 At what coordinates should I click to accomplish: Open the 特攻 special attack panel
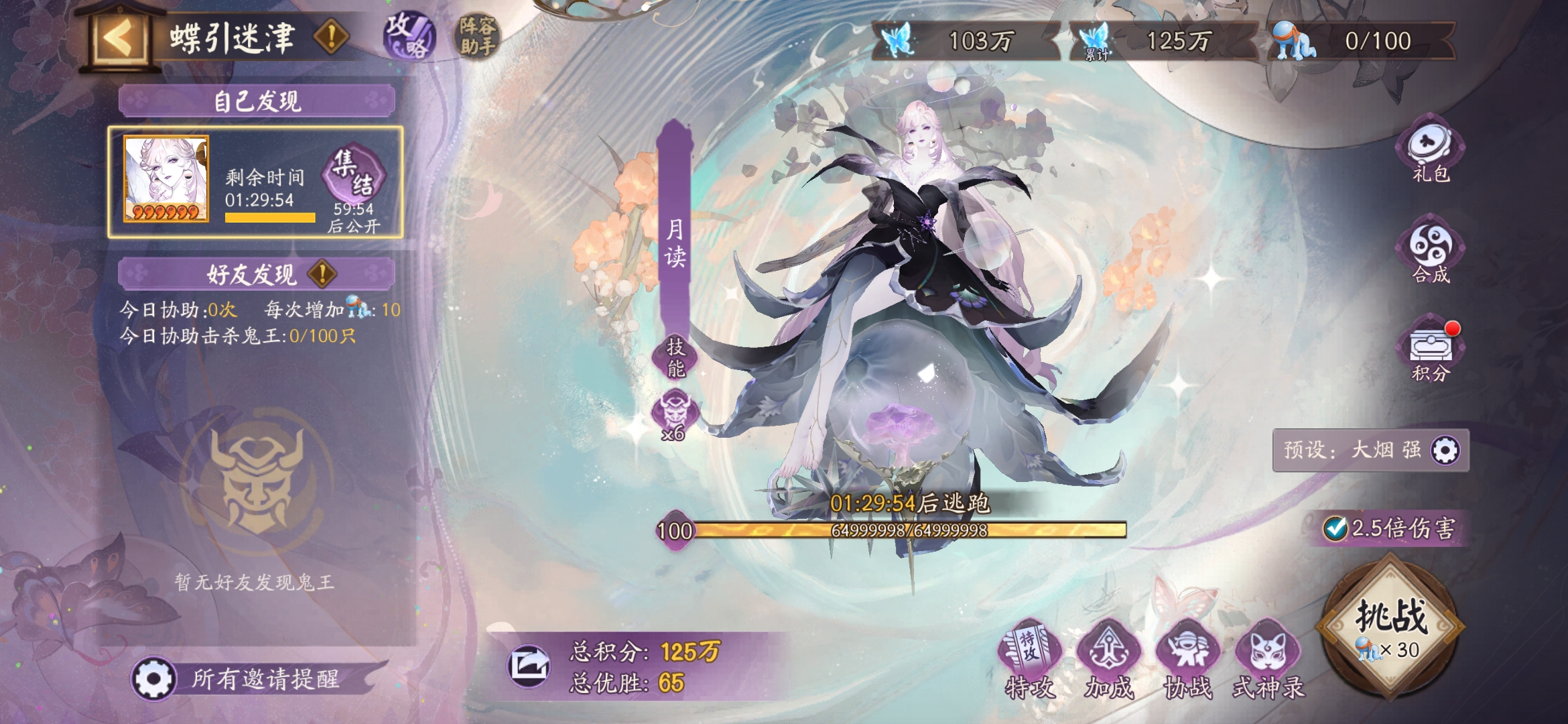[x=1030, y=660]
